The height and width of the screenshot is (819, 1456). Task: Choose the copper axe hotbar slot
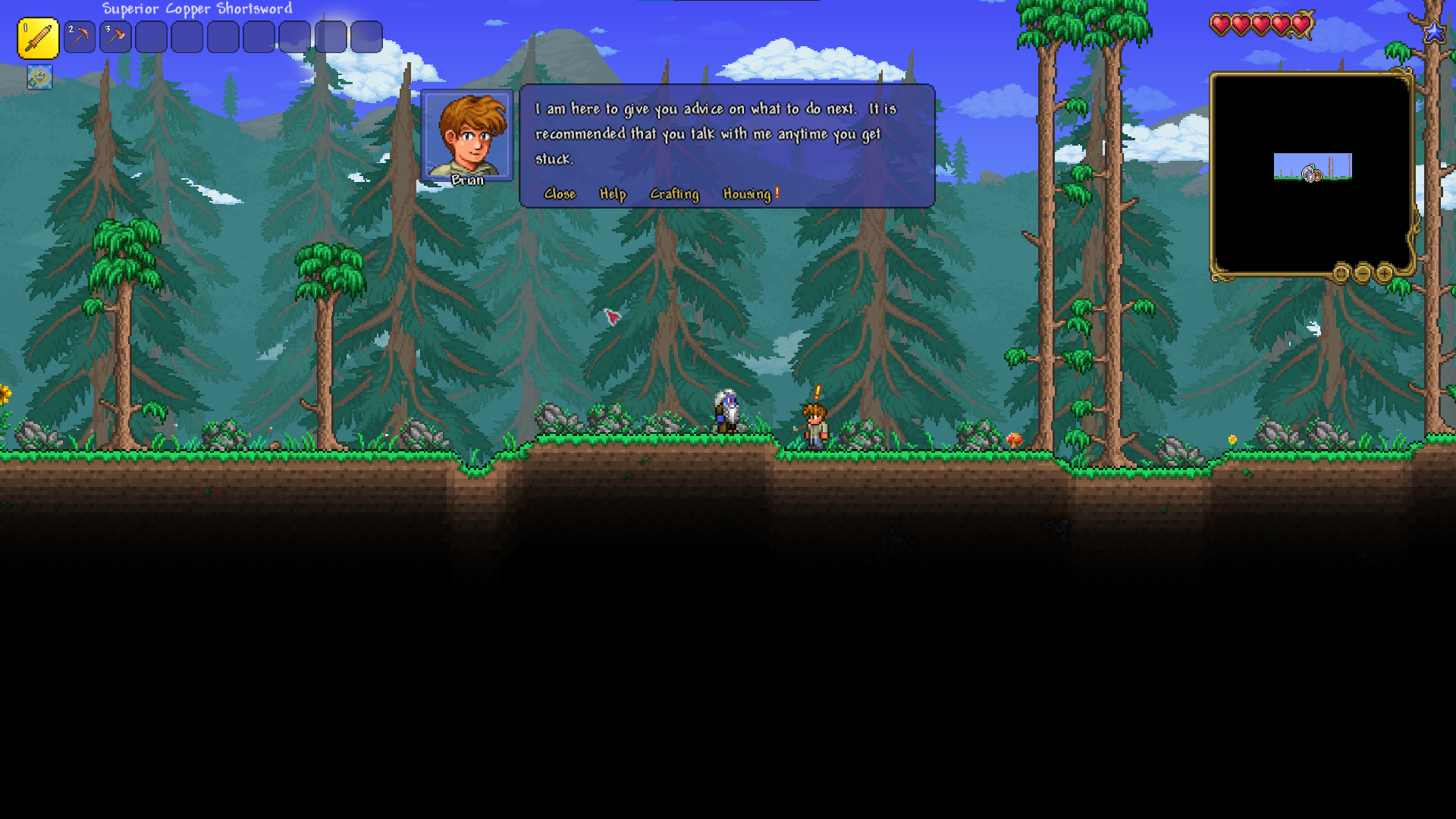115,37
